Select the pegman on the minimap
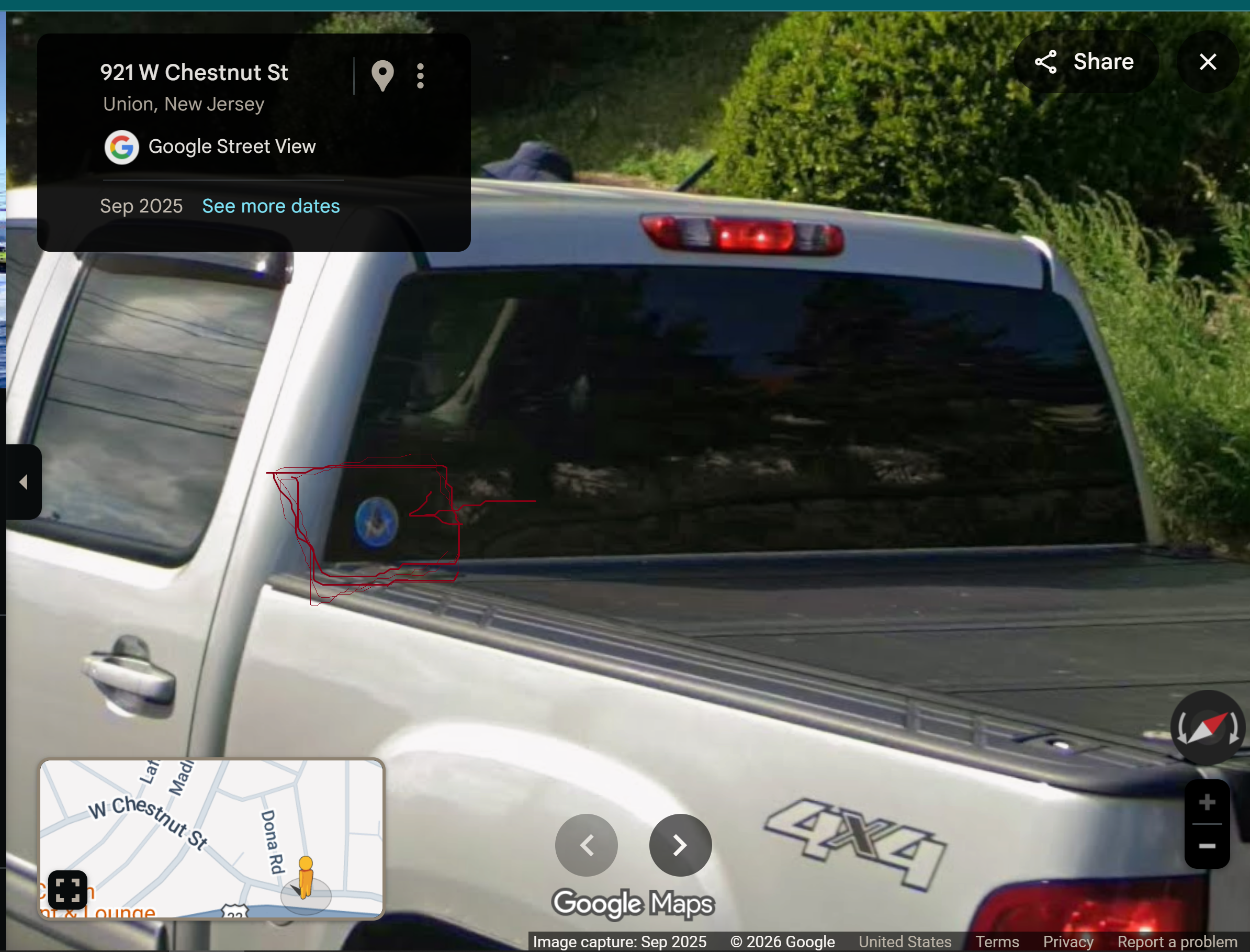This screenshot has width=1250, height=952. pos(305,877)
